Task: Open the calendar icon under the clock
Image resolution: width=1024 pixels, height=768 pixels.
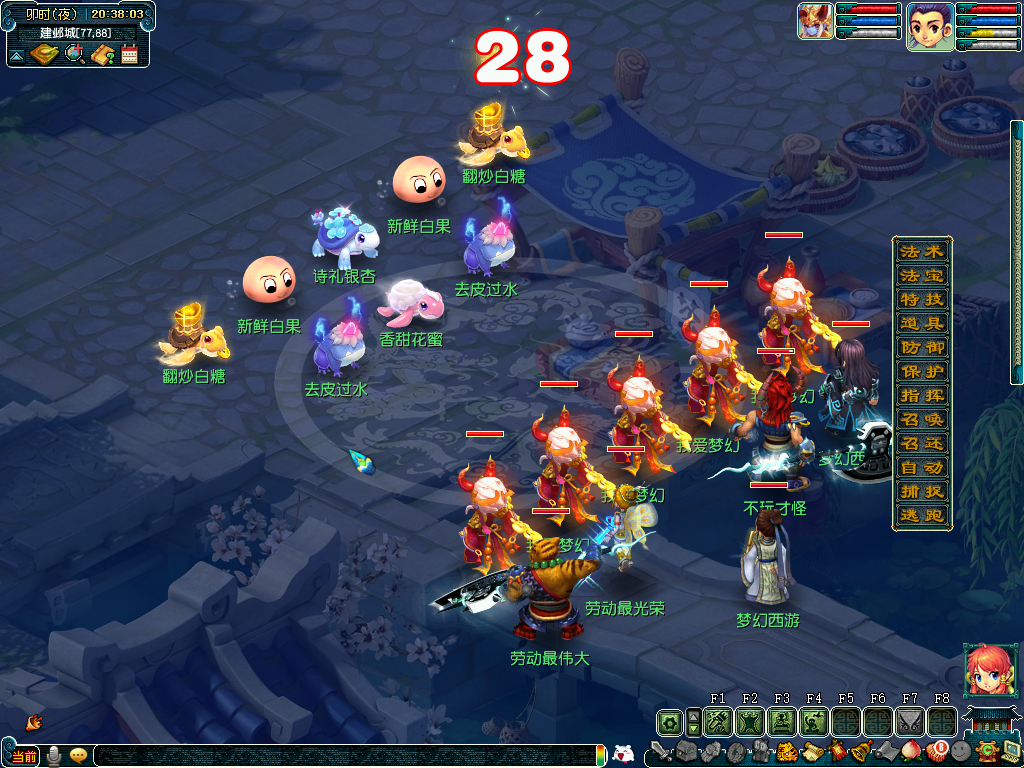Action: (x=130, y=54)
